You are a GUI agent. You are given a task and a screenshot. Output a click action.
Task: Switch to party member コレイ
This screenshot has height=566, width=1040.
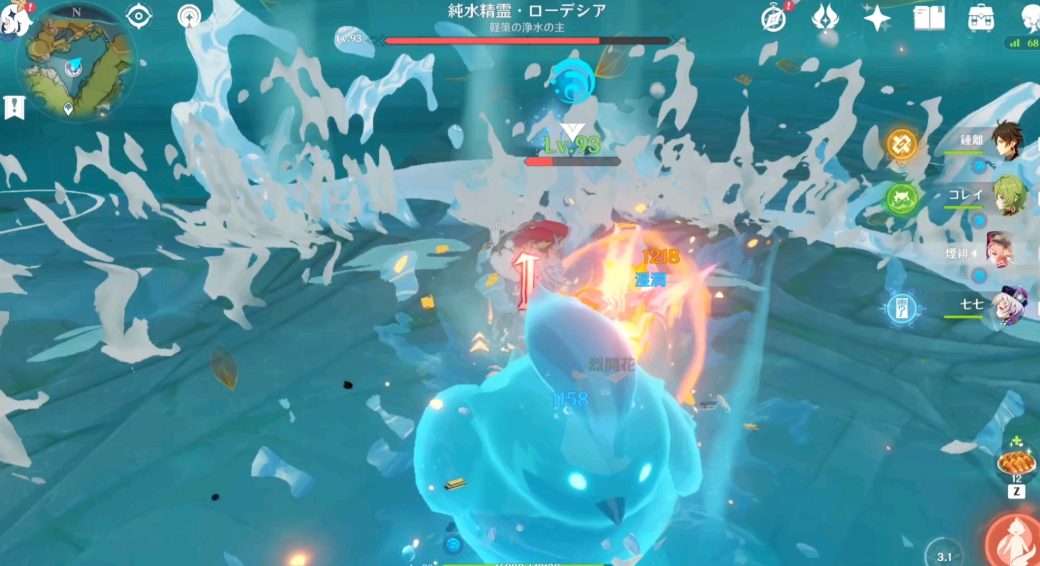coord(1008,196)
